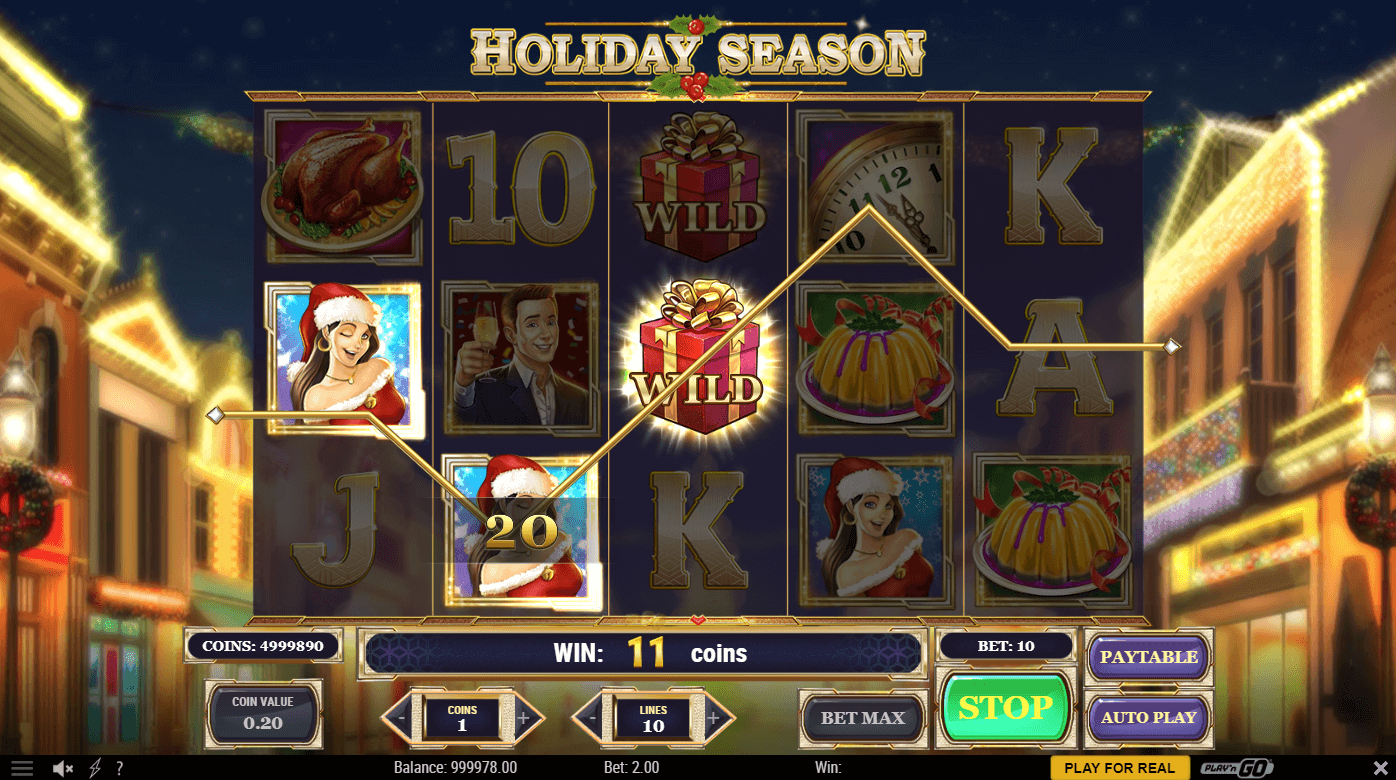Increase the number of coins
Image resolution: width=1396 pixels, height=780 pixels.
click(523, 717)
